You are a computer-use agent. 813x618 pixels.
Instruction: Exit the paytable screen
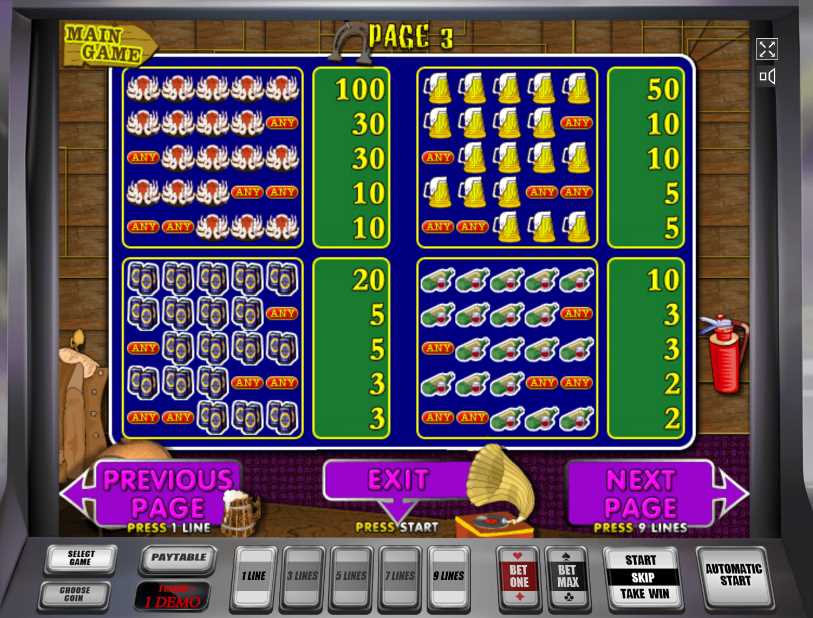(397, 480)
